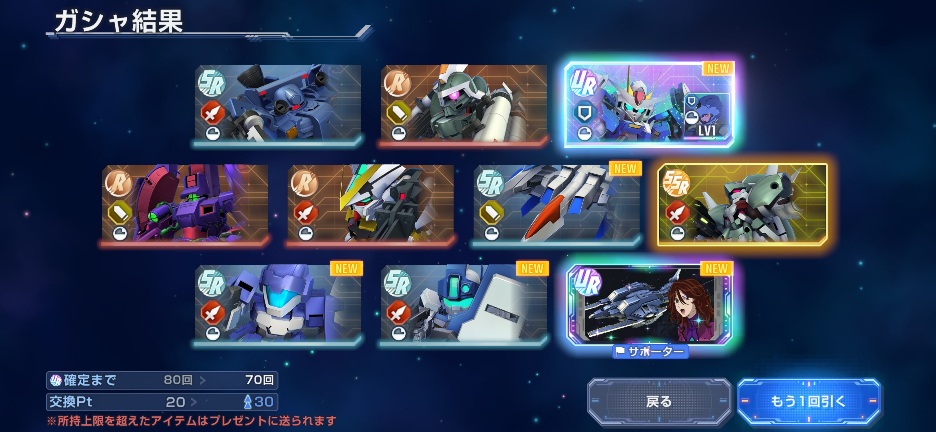
Task: Choose the gold-framed SSR green mech card
Action: point(742,204)
